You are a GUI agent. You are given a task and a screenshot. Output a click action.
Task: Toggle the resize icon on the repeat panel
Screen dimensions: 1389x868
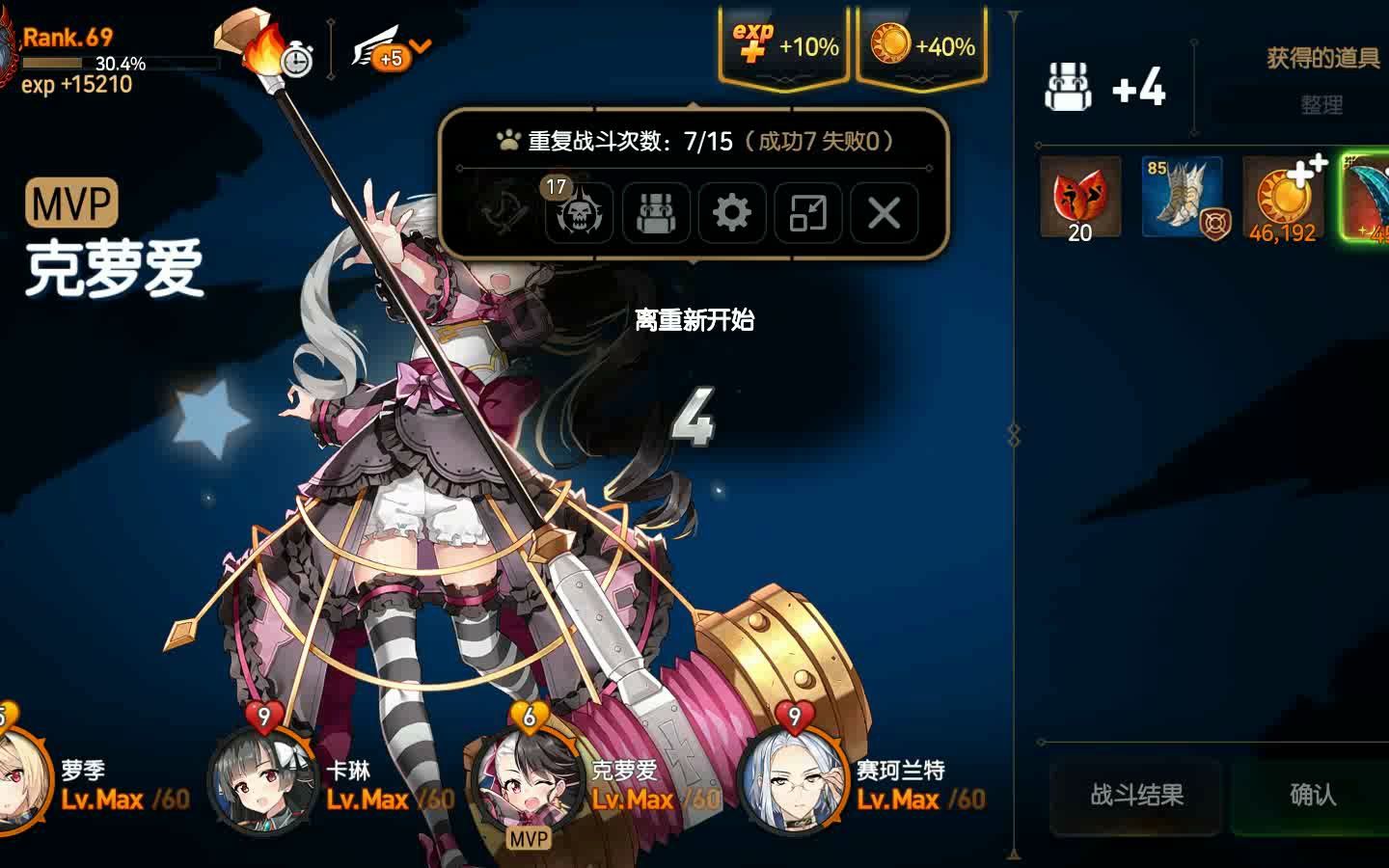(x=808, y=214)
